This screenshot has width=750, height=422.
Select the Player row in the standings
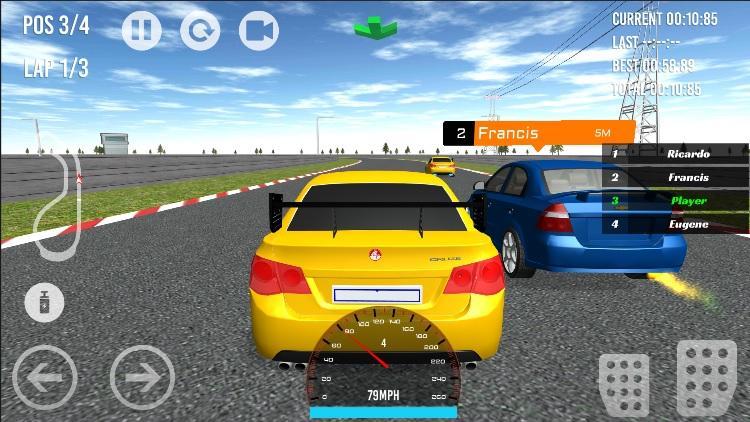click(675, 201)
